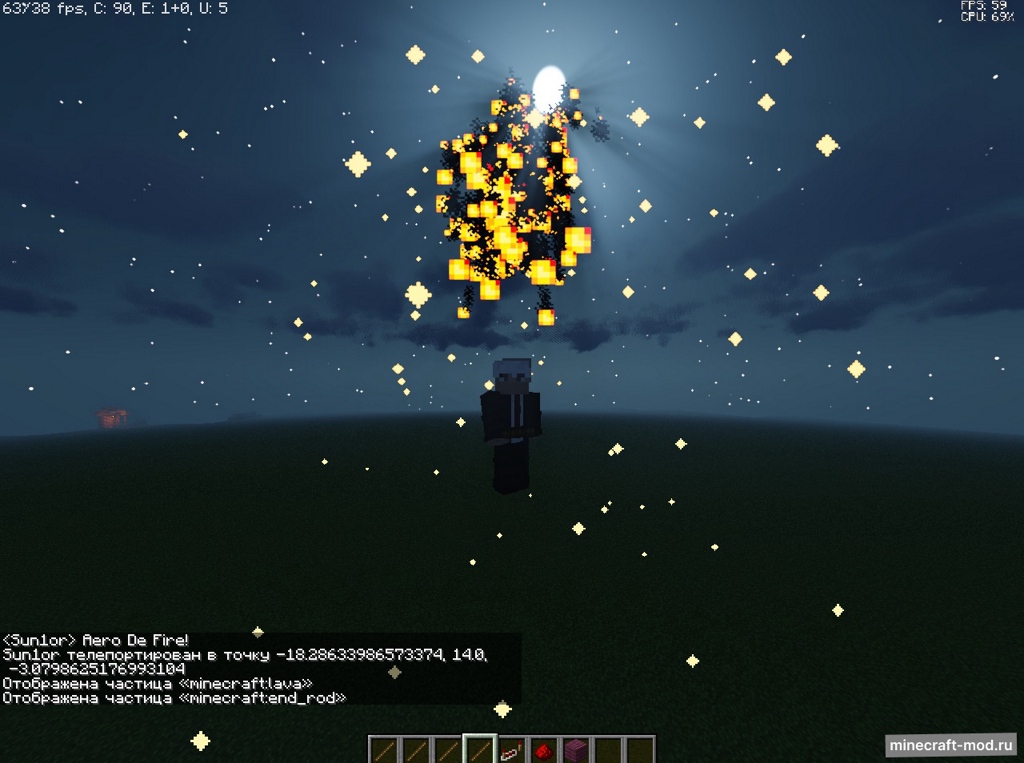Select the purple block hotbar slot

tap(574, 750)
